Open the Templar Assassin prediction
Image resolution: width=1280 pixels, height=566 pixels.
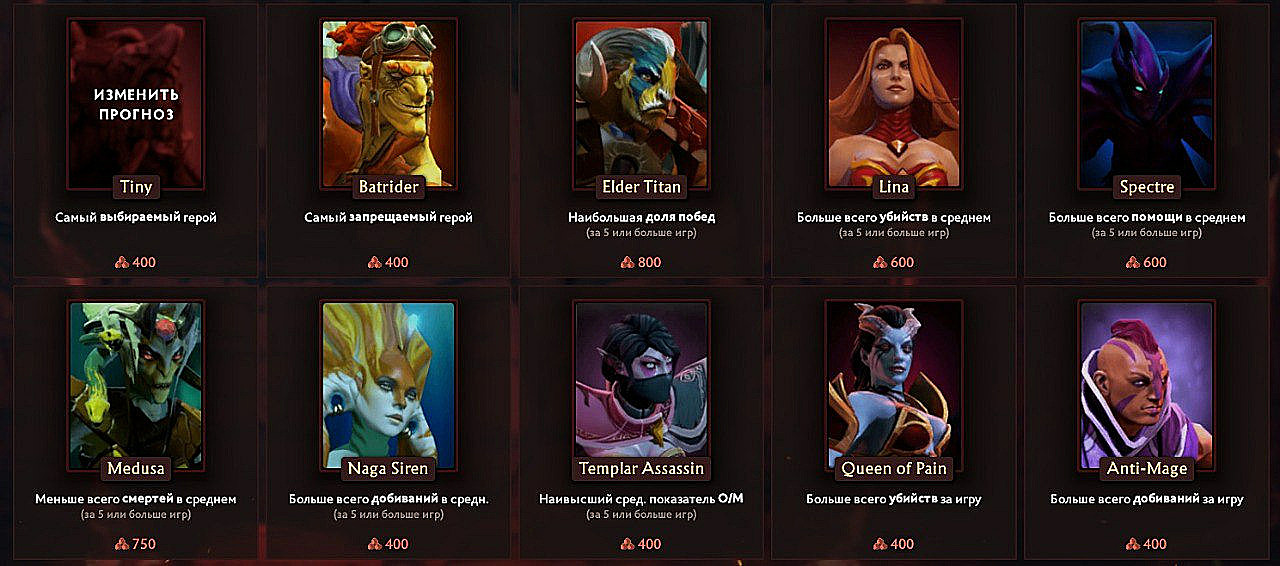[x=641, y=384]
